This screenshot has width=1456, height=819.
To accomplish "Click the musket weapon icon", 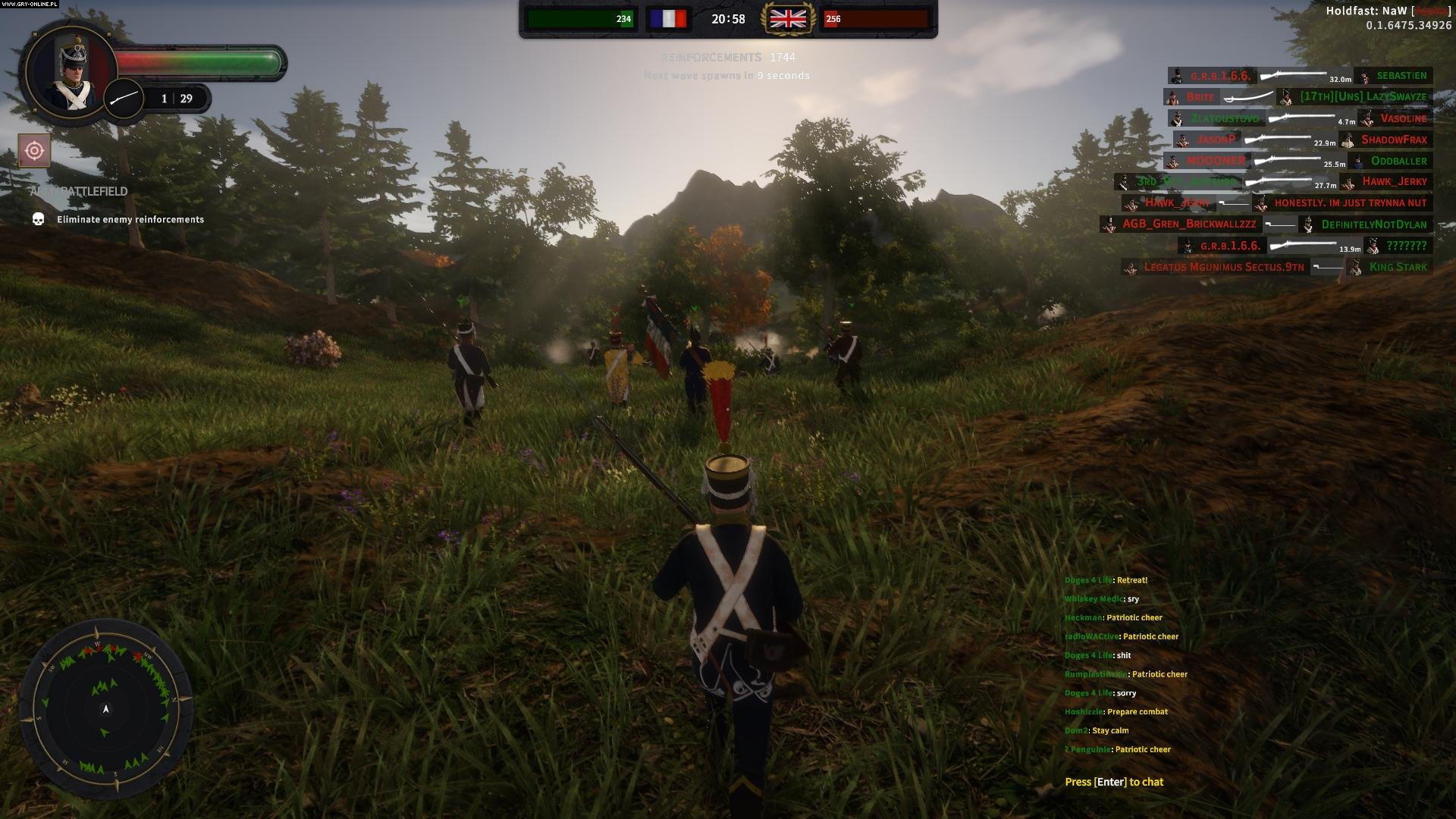I will (124, 99).
